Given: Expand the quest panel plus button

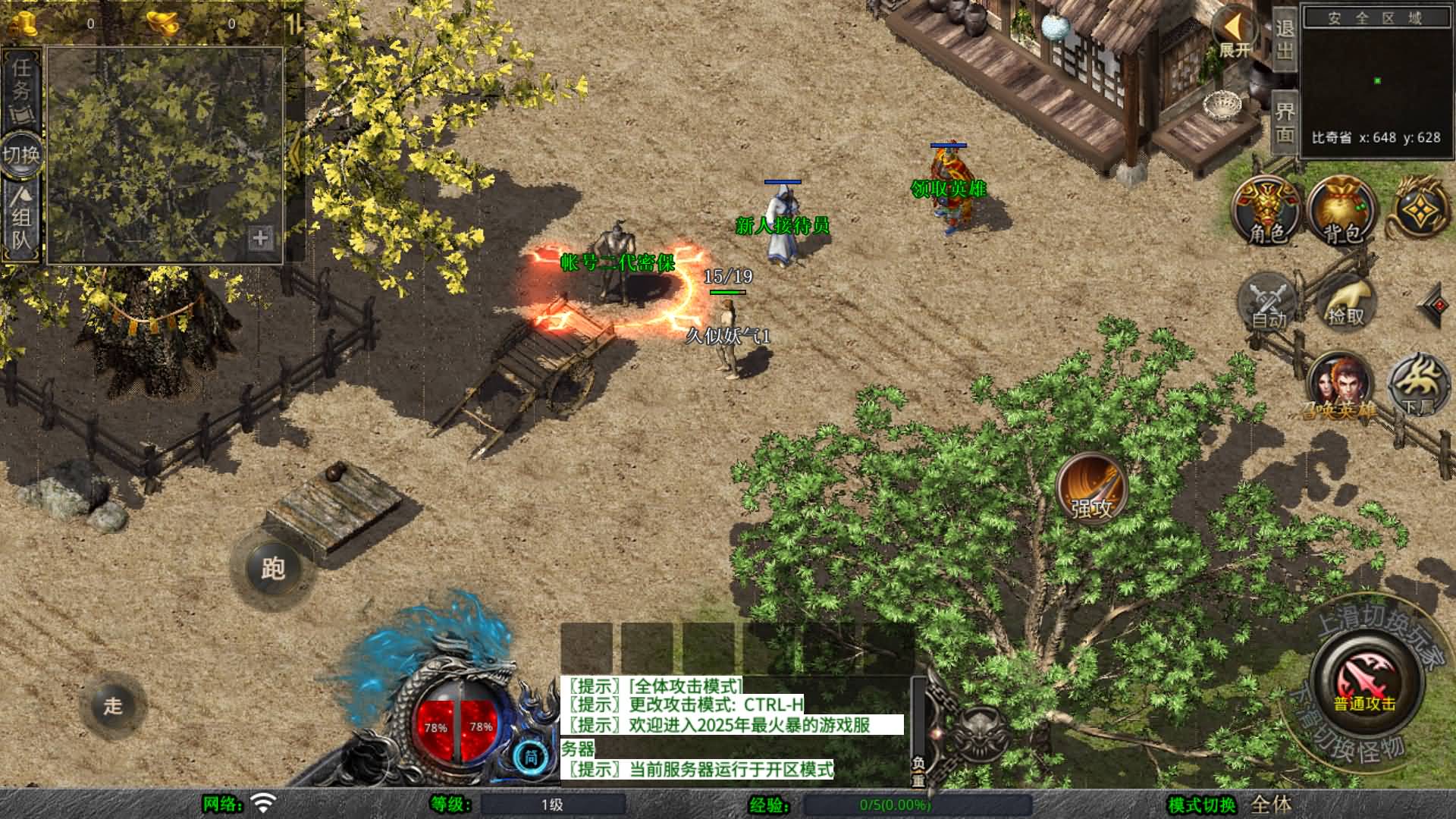Looking at the screenshot, I should pyautogui.click(x=259, y=238).
